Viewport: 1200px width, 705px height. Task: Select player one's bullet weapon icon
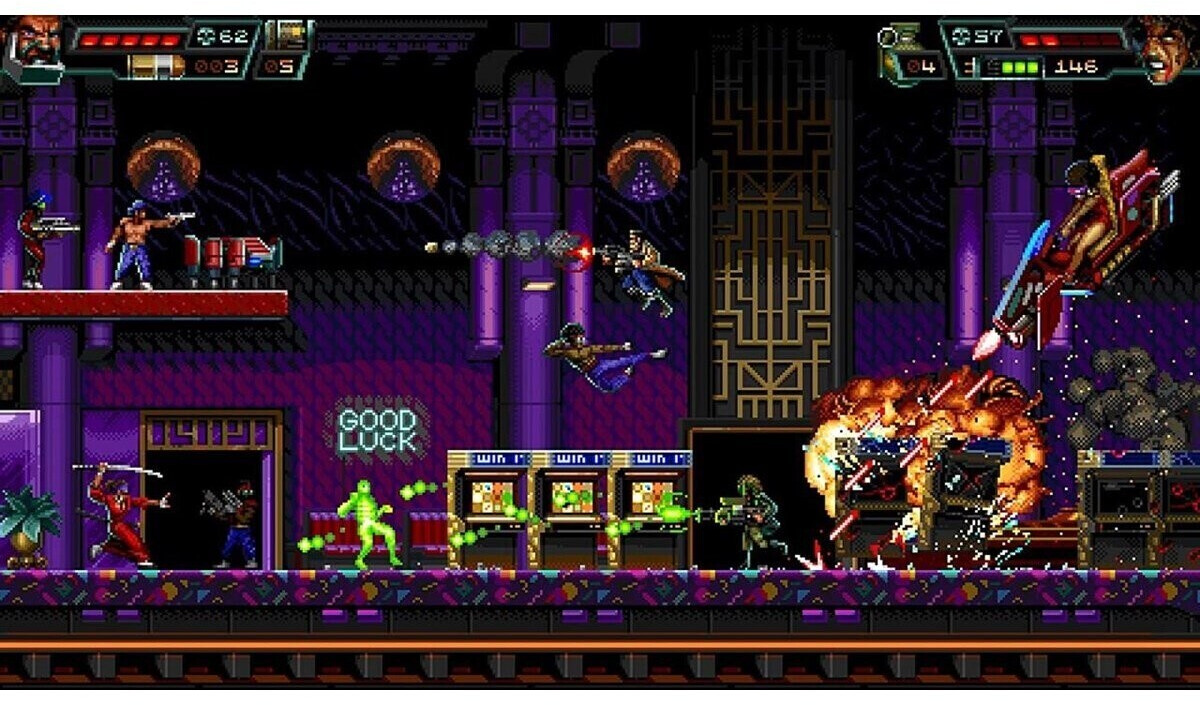click(x=157, y=66)
